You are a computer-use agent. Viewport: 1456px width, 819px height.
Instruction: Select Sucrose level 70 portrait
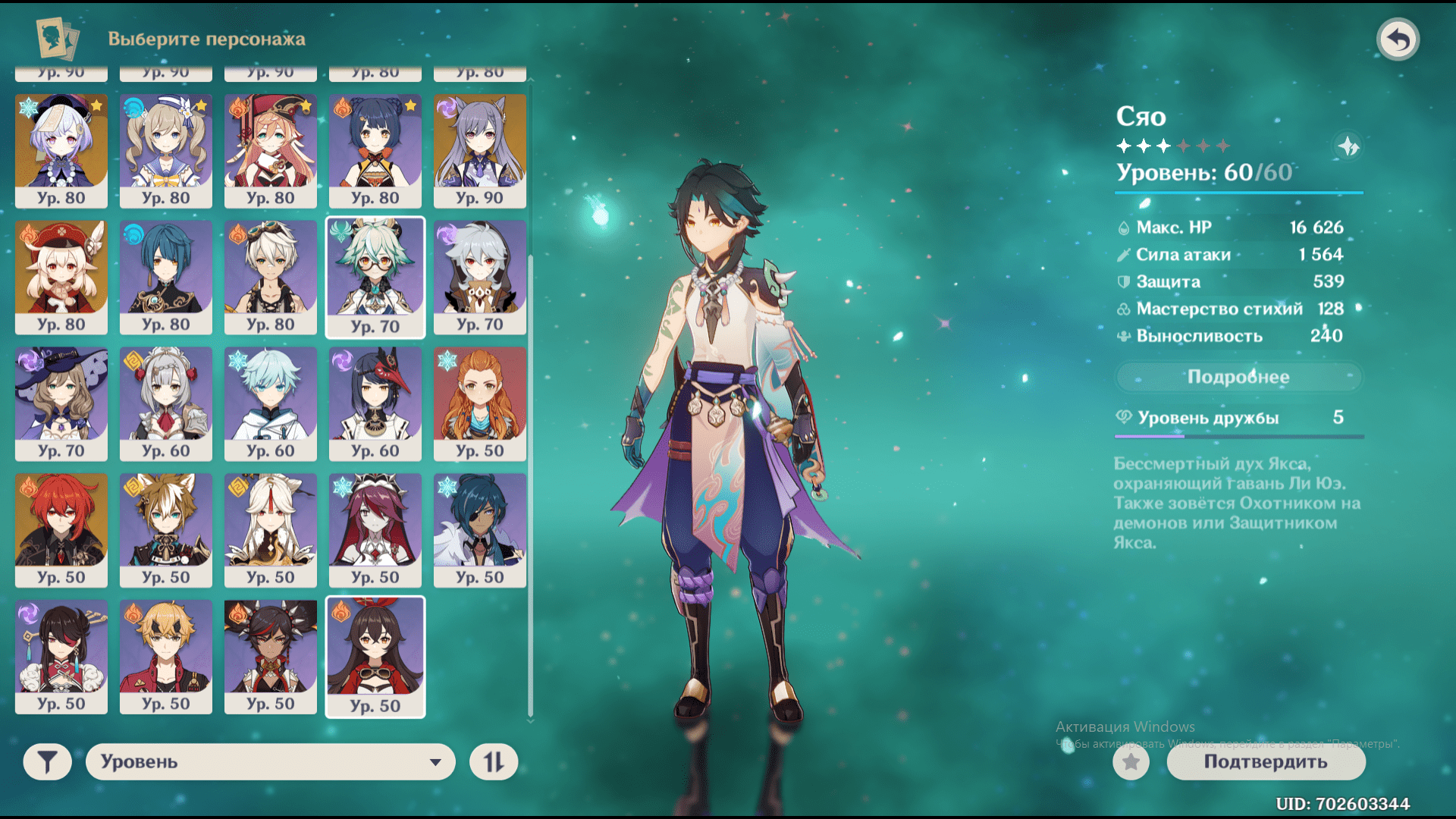click(375, 277)
